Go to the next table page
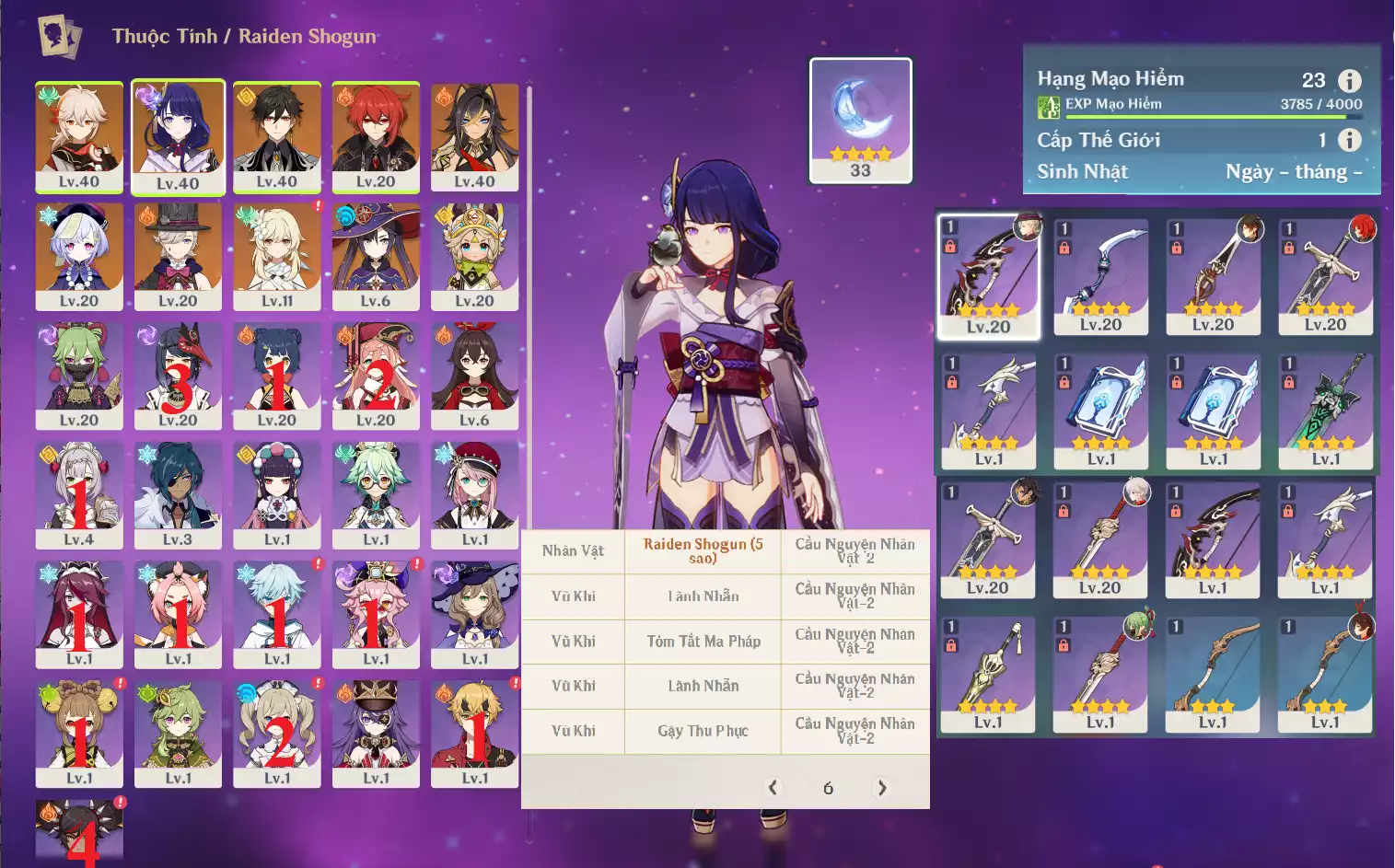The height and width of the screenshot is (868, 1395). click(x=882, y=788)
